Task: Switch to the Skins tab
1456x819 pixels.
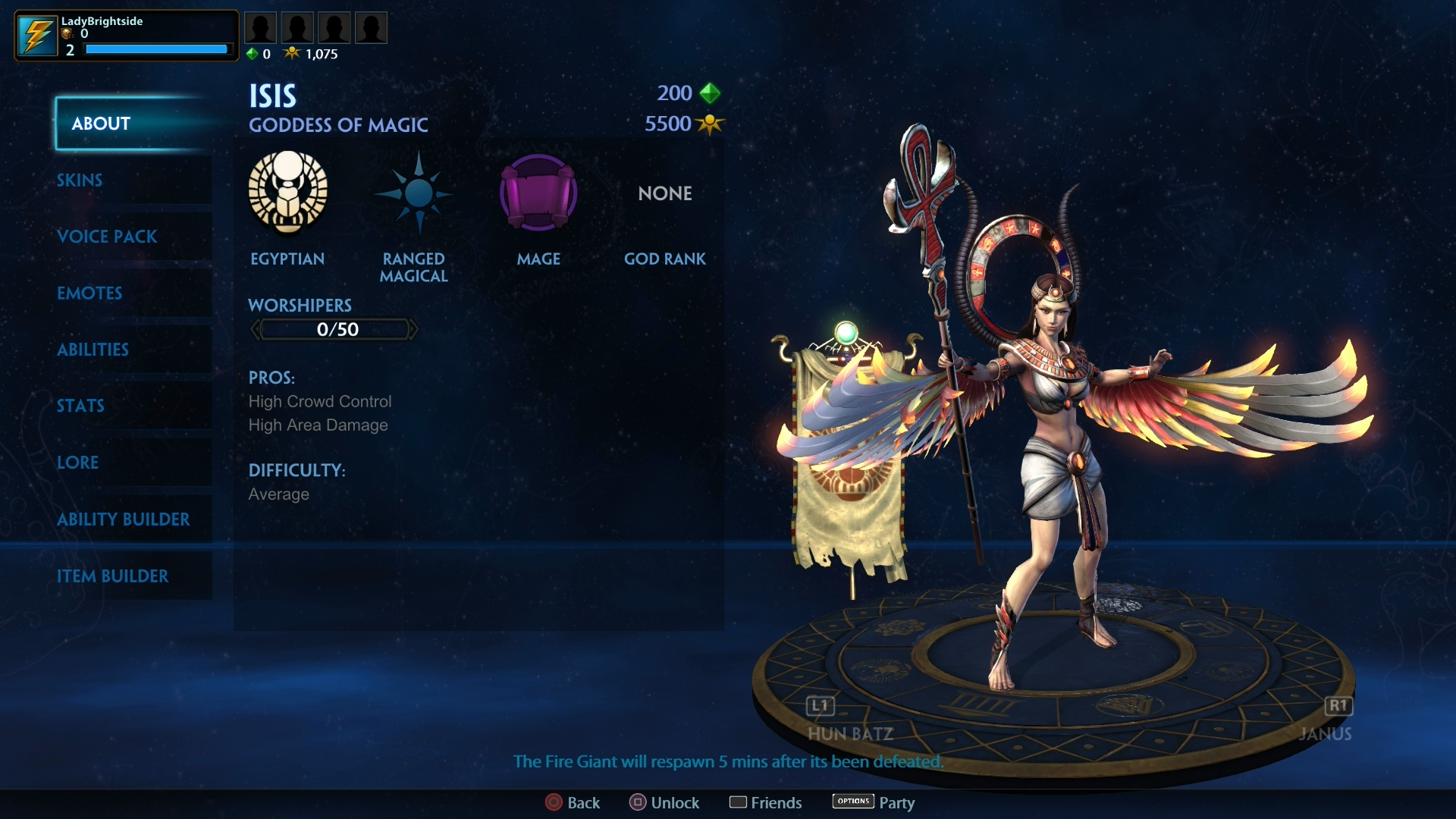Action: [x=79, y=180]
